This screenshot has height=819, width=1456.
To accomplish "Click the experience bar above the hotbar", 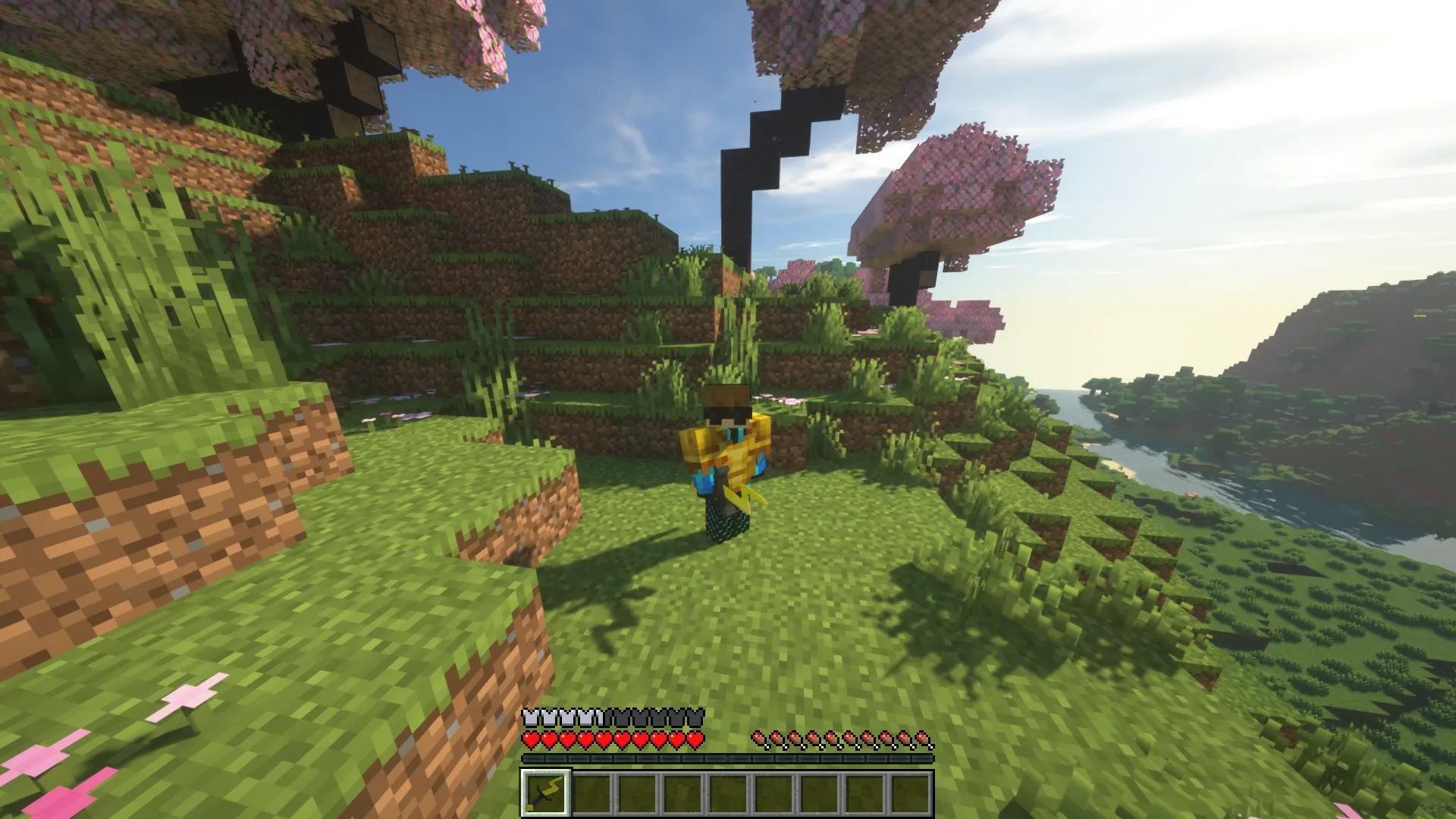I will coord(724,757).
